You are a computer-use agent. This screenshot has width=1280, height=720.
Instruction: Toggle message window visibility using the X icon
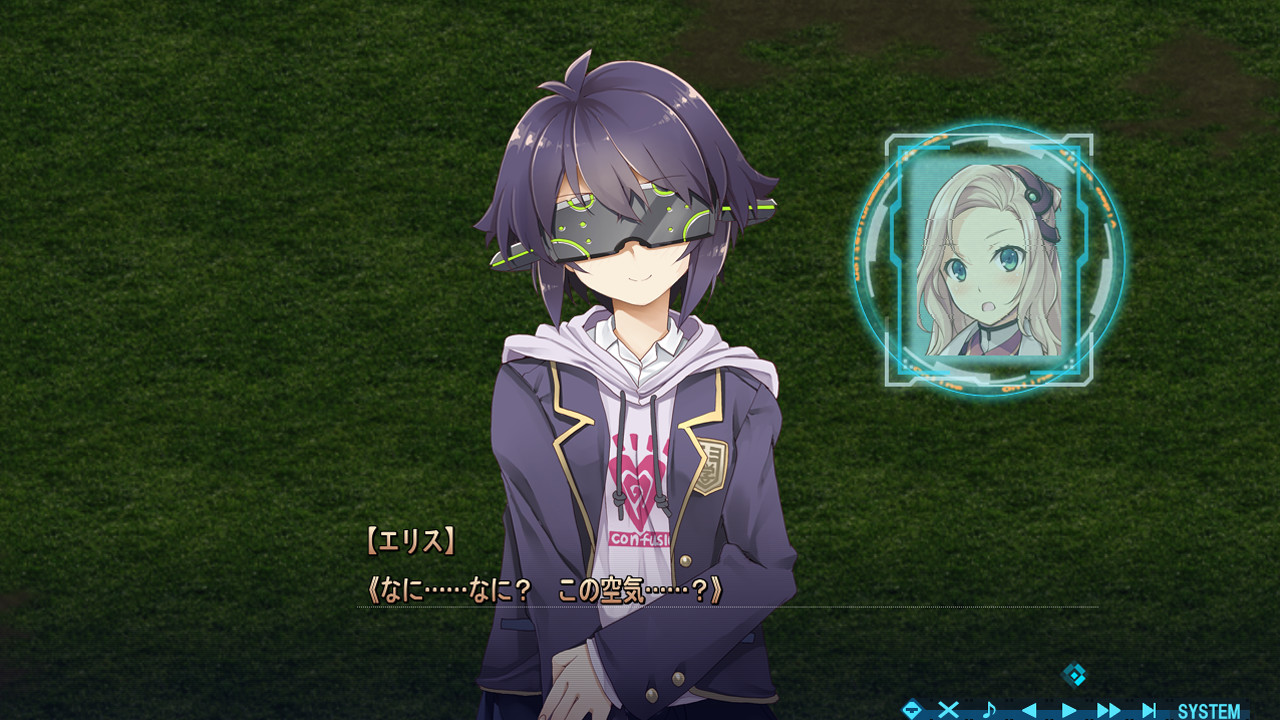pyautogui.click(x=949, y=709)
